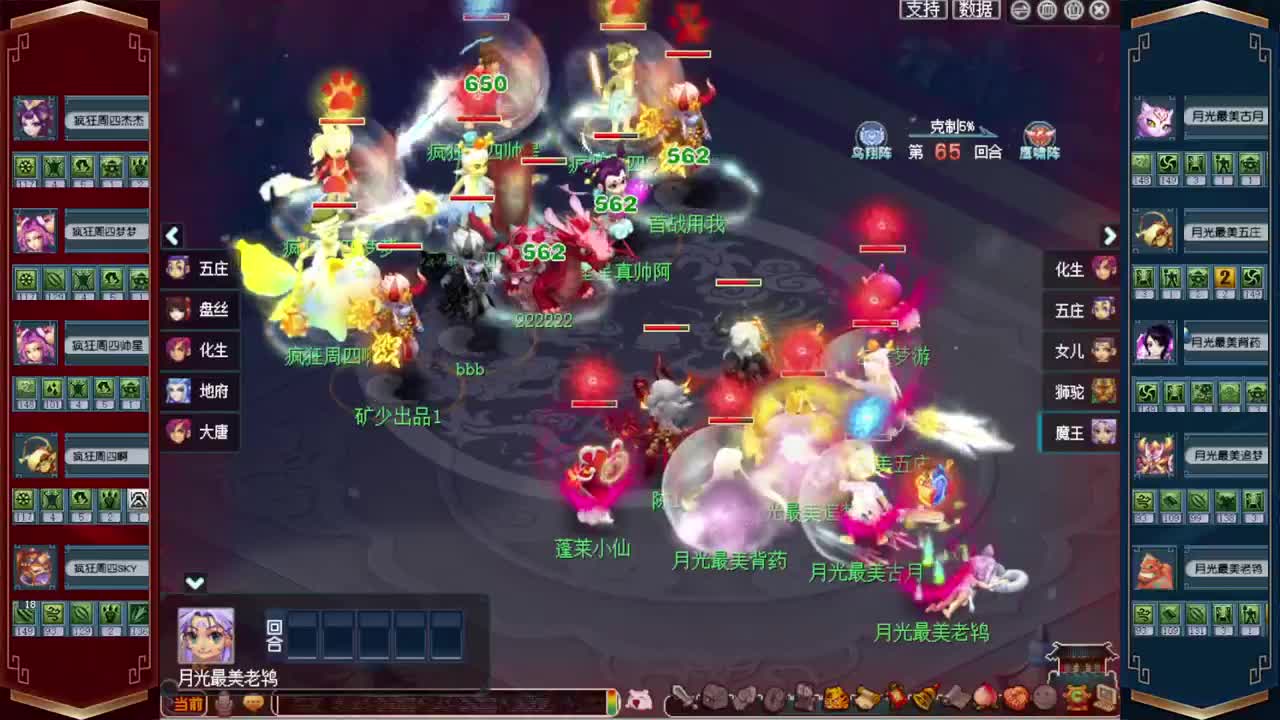Click the minus circle toggle at the top right
This screenshot has height=720, width=1280.
pyautogui.click(x=1019, y=10)
